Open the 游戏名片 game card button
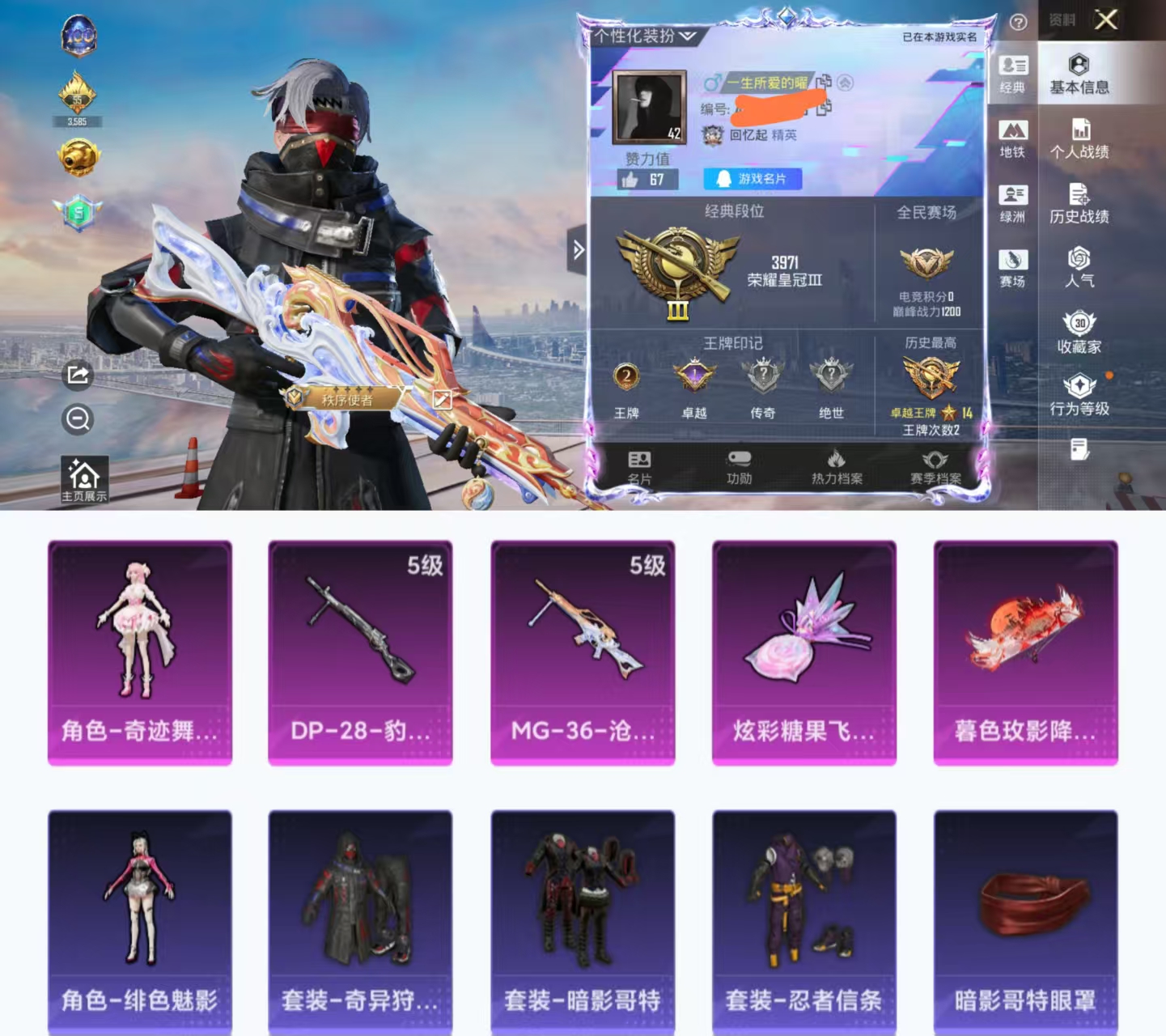This screenshot has height=1036, width=1166. pos(753,179)
